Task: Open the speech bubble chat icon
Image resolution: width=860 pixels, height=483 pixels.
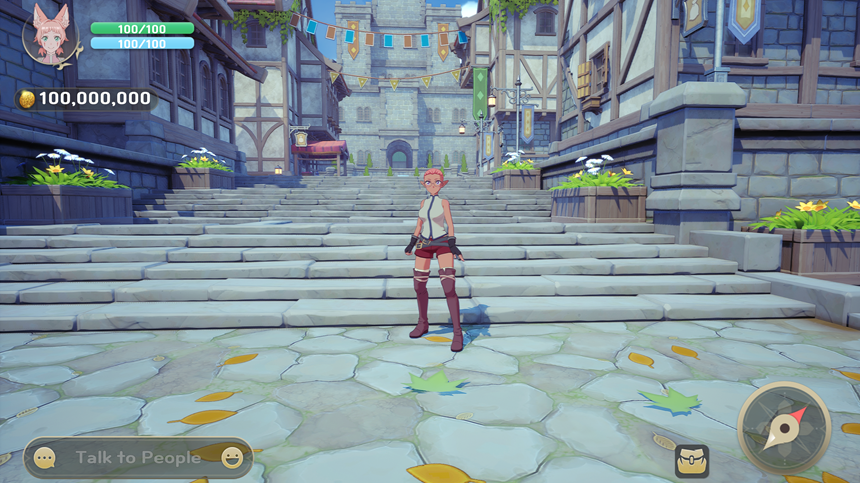Action: pyautogui.click(x=45, y=458)
